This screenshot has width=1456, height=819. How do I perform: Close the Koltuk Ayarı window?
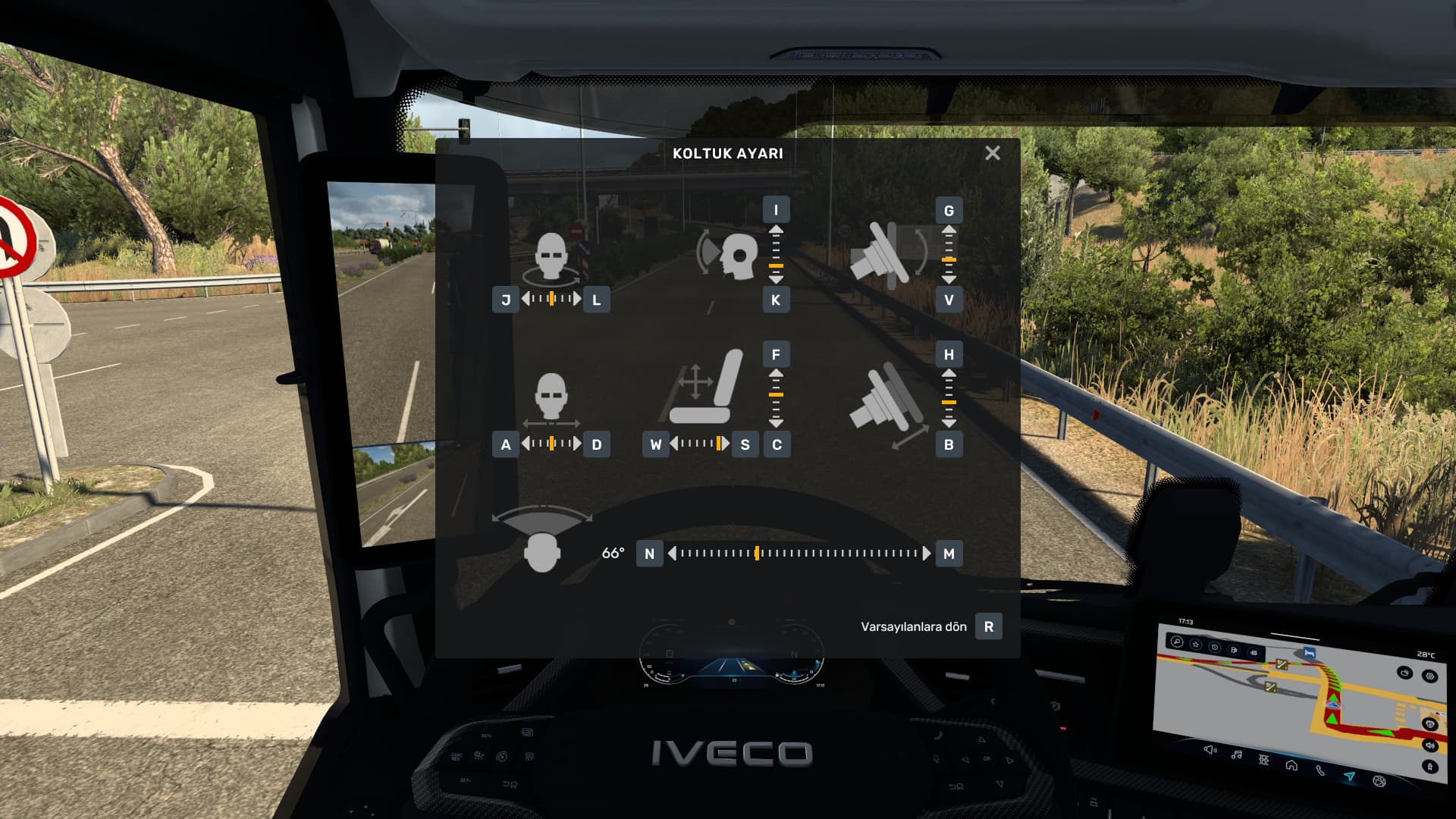click(992, 153)
